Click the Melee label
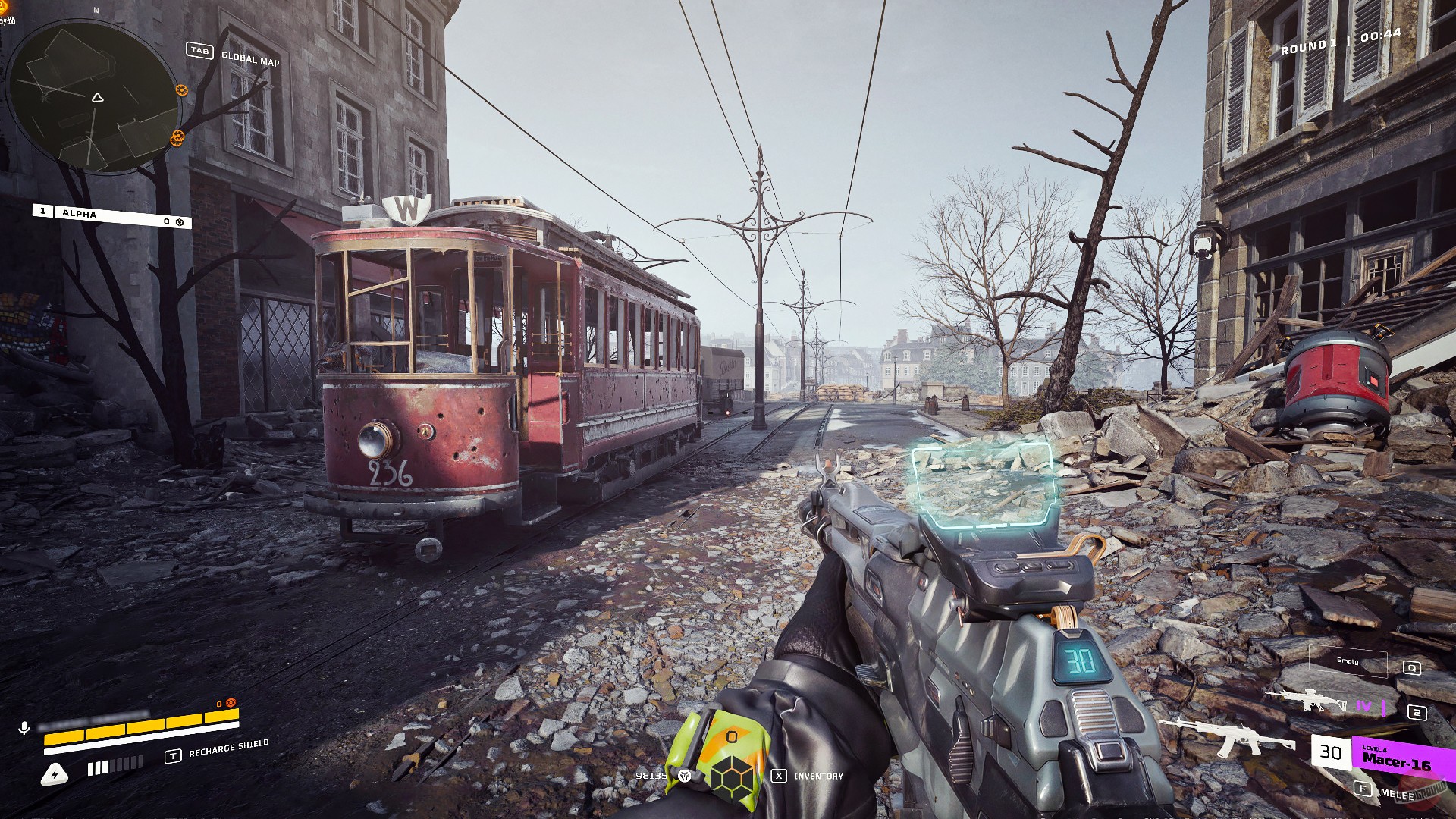This screenshot has width=1456, height=819. point(1396,794)
